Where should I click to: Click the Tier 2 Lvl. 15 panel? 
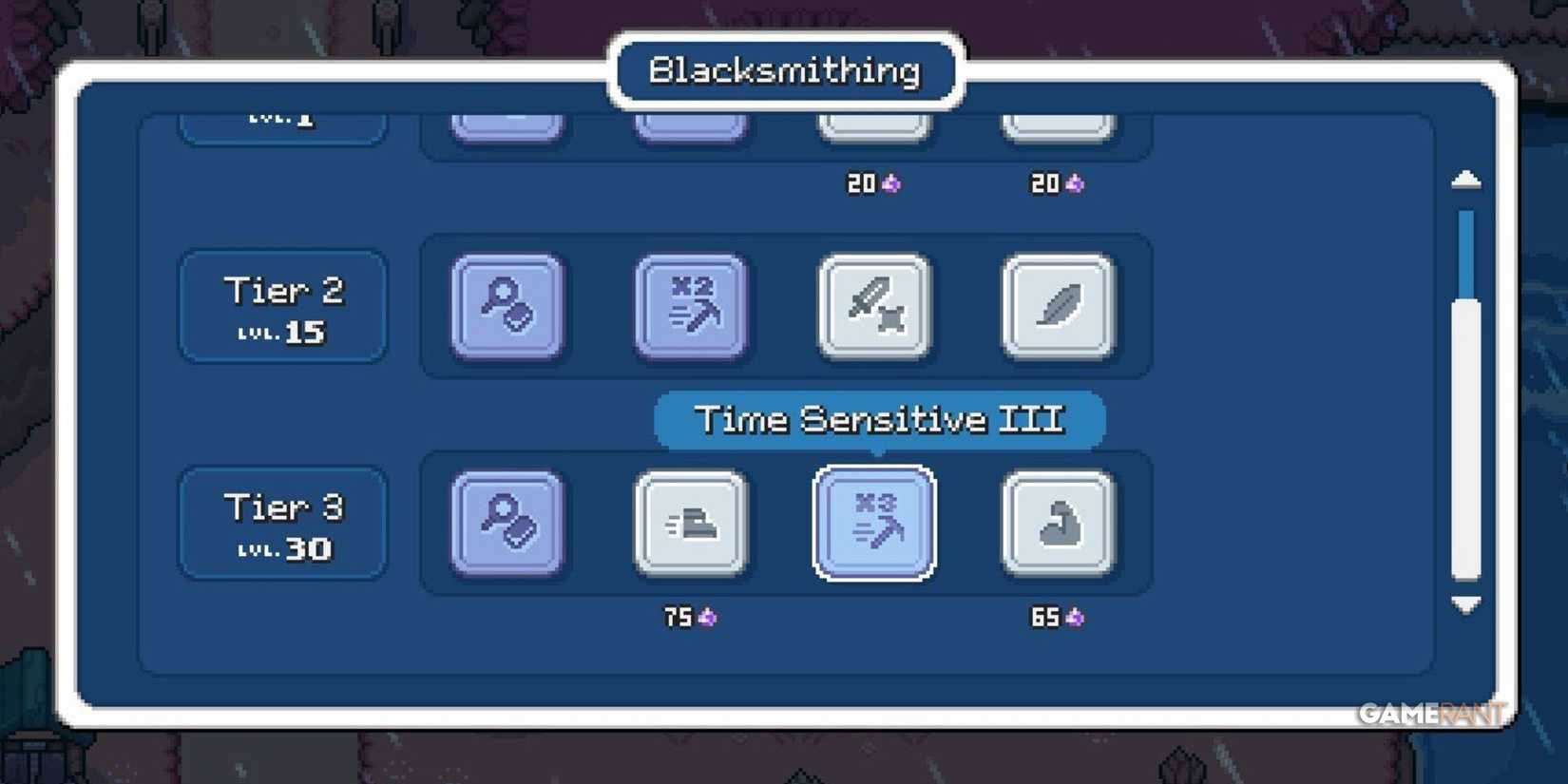click(x=281, y=306)
